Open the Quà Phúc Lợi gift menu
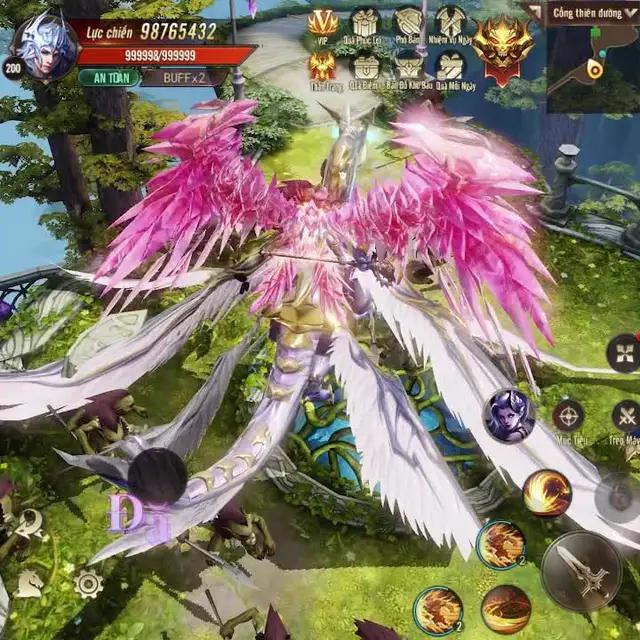 tap(365, 23)
